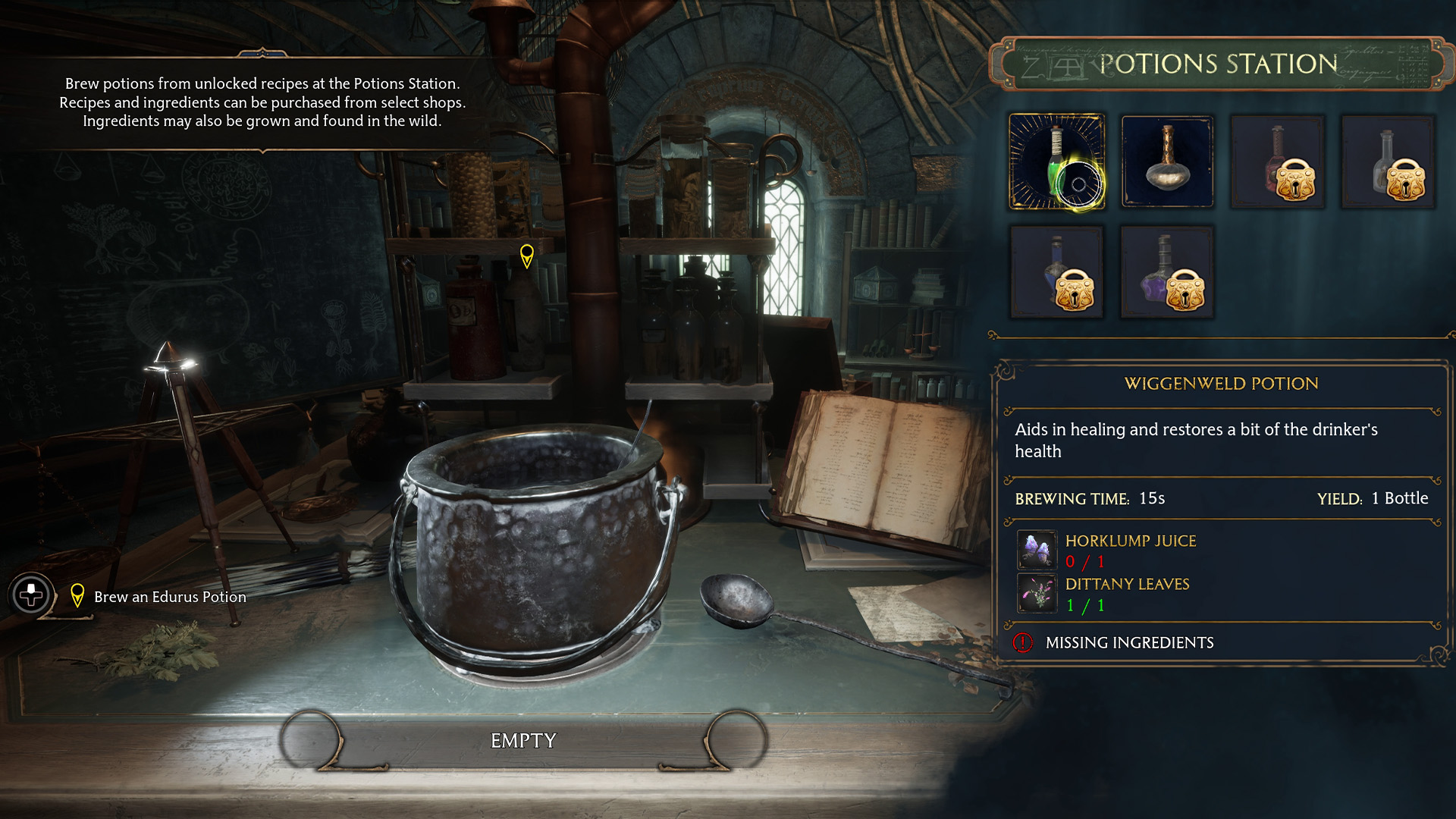Pick the locked blue potion recipe
This screenshot has height=819, width=1456.
[x=1056, y=272]
